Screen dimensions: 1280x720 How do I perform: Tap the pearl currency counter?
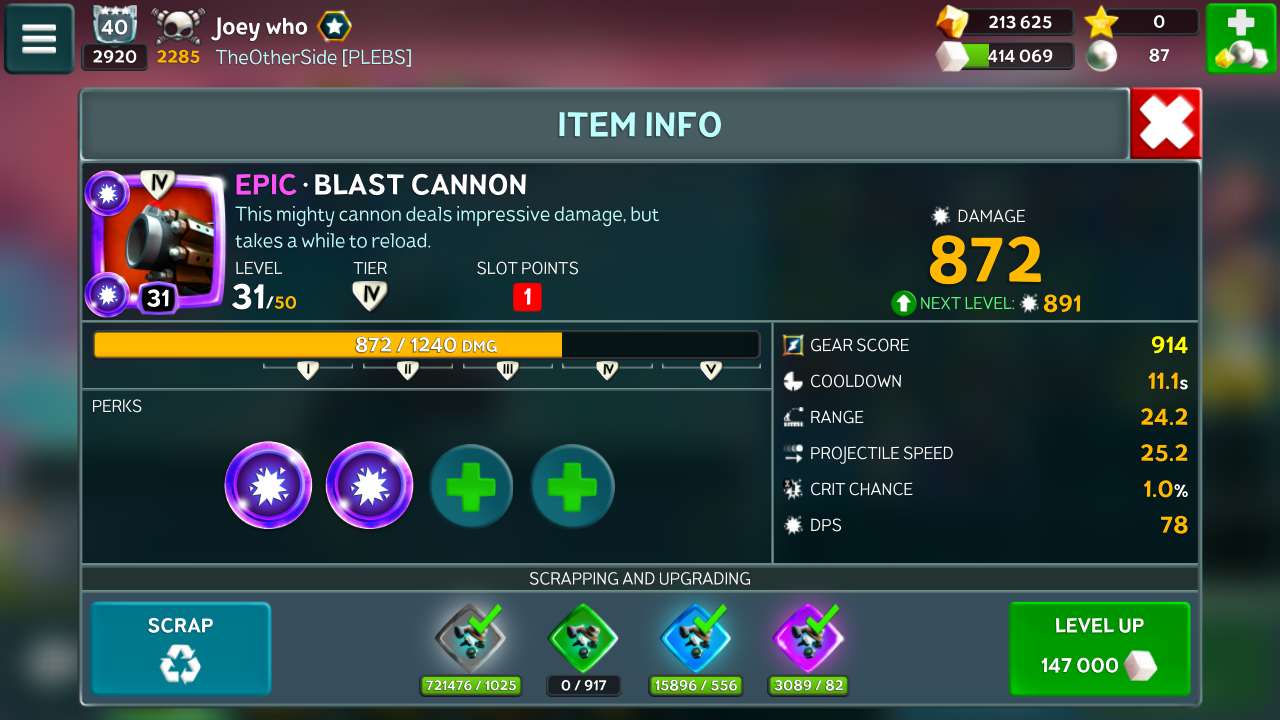(1142, 56)
